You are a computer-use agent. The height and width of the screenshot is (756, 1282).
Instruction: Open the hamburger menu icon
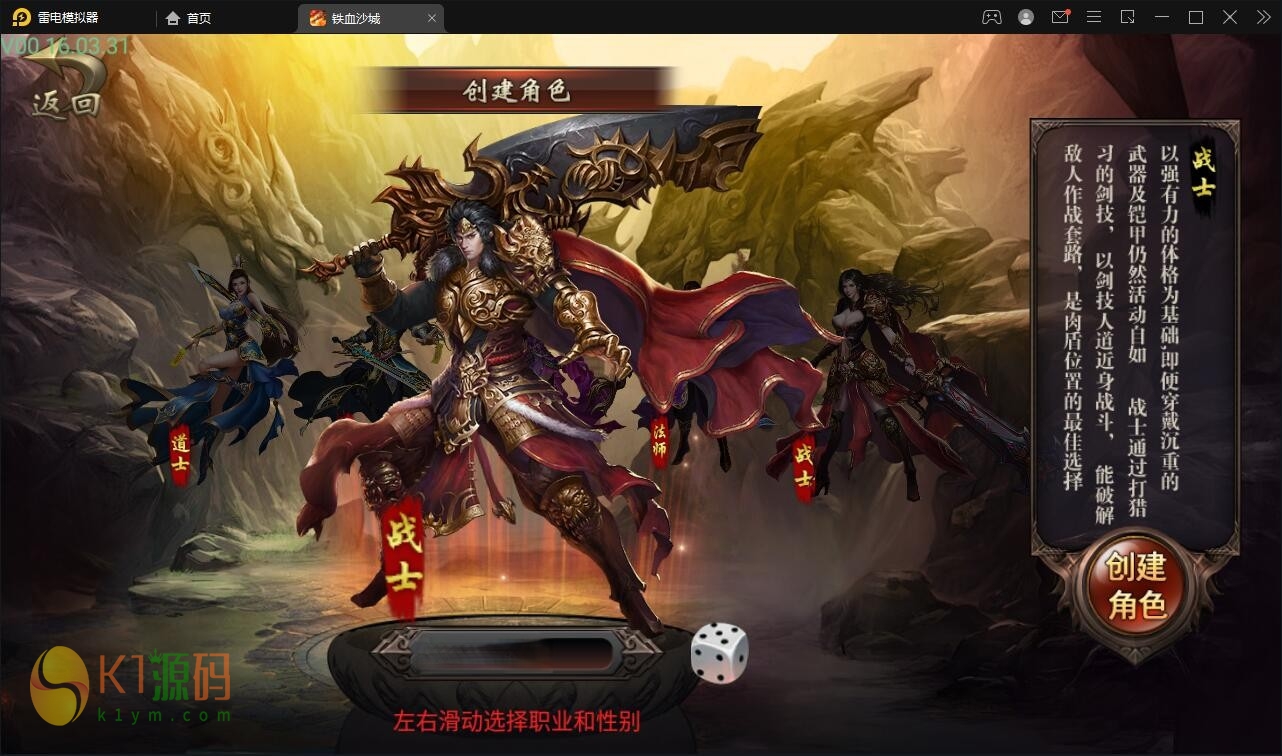click(x=1094, y=17)
